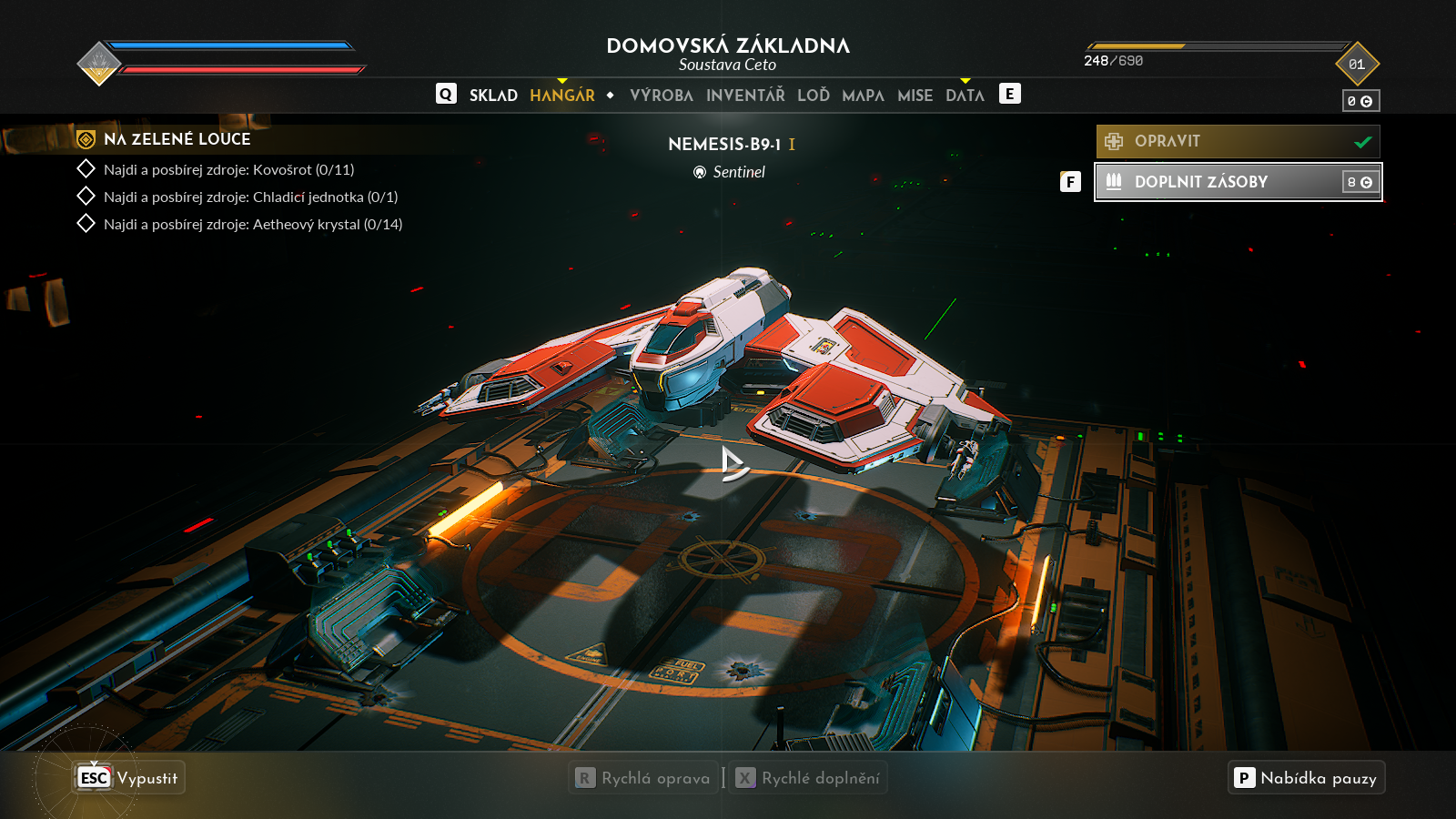Select the Na zelené louce mission tracker
The image size is (1456, 819).
tap(177, 139)
